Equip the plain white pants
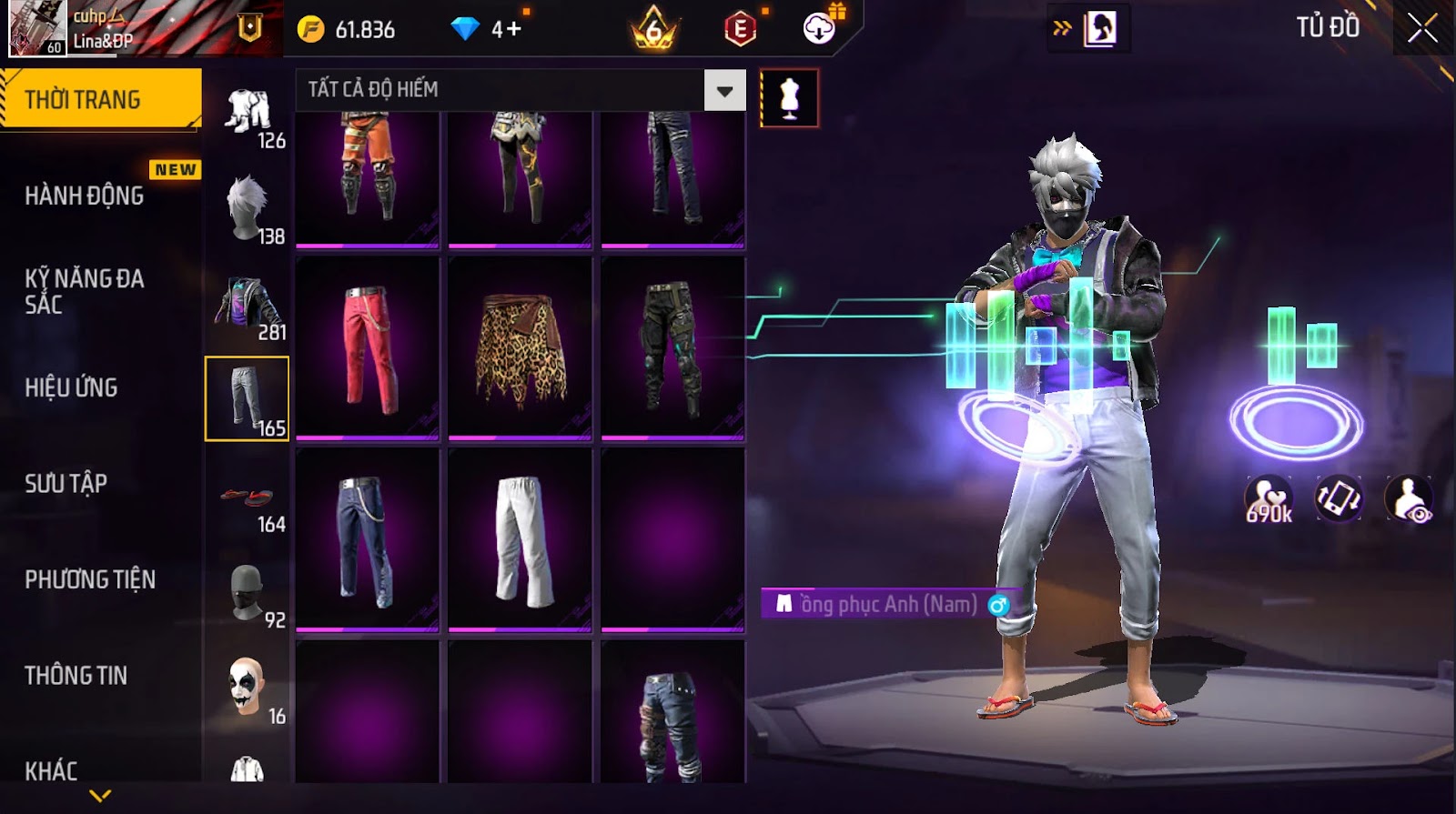The height and width of the screenshot is (814, 1456). point(521,539)
